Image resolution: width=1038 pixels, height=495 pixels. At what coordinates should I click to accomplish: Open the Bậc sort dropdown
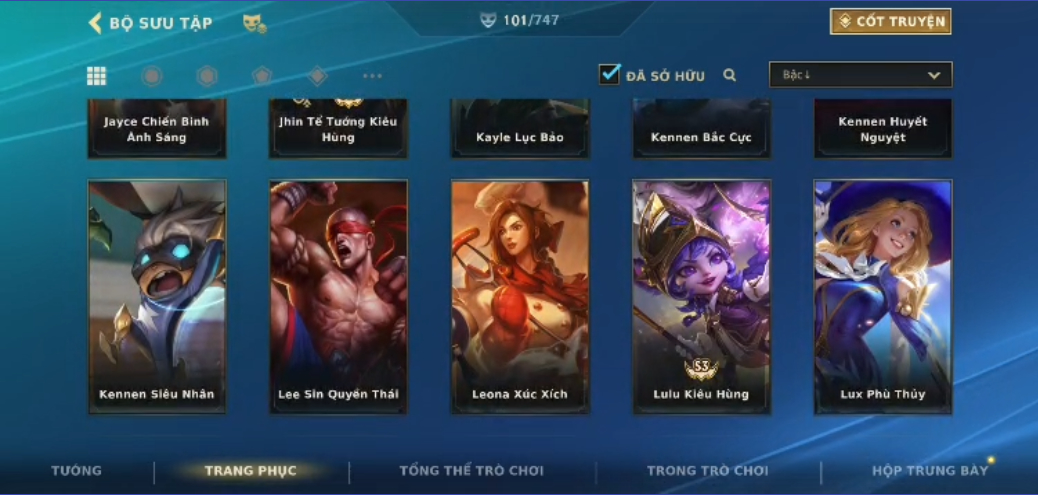tap(860, 75)
